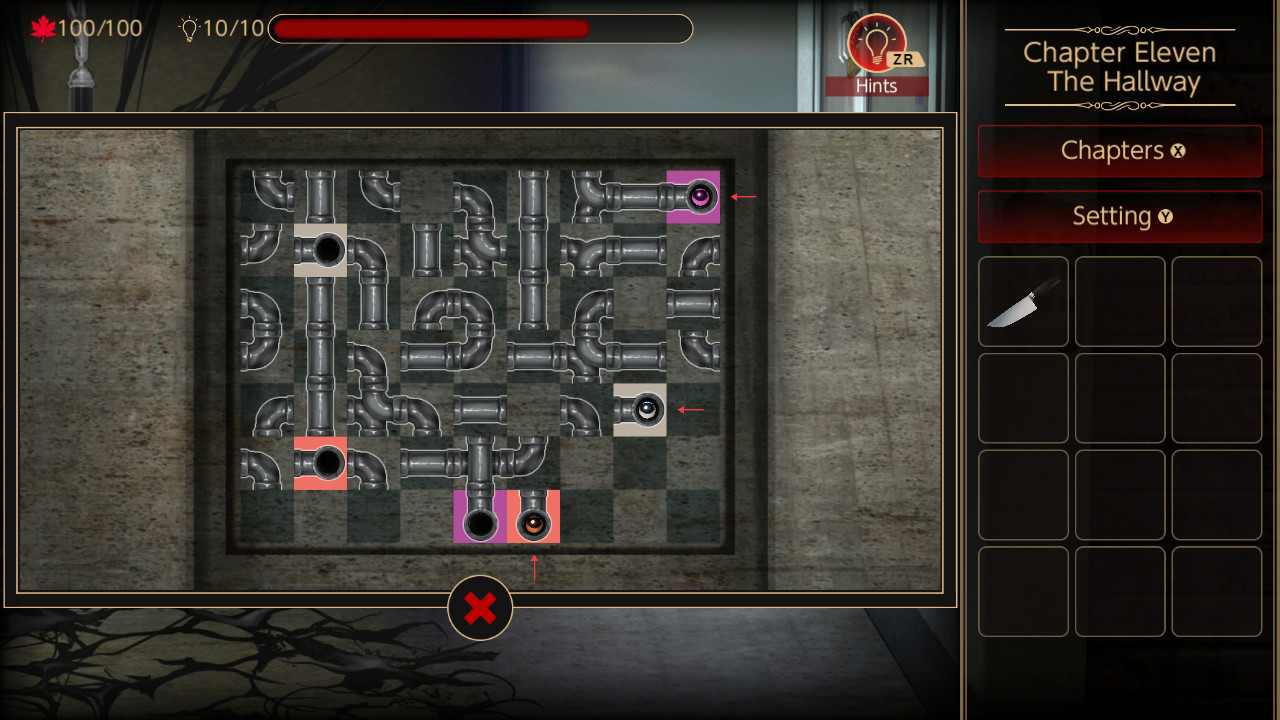
Task: Select the orange pipe opening at the bottom
Action: click(533, 518)
